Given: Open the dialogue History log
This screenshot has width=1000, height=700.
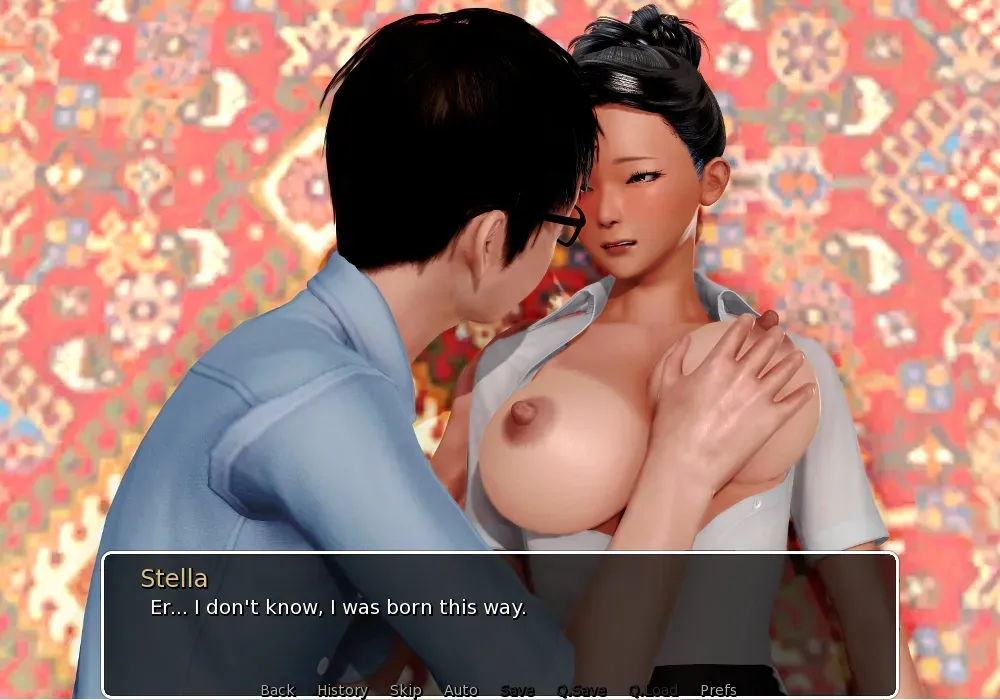Looking at the screenshot, I should (x=342, y=690).
